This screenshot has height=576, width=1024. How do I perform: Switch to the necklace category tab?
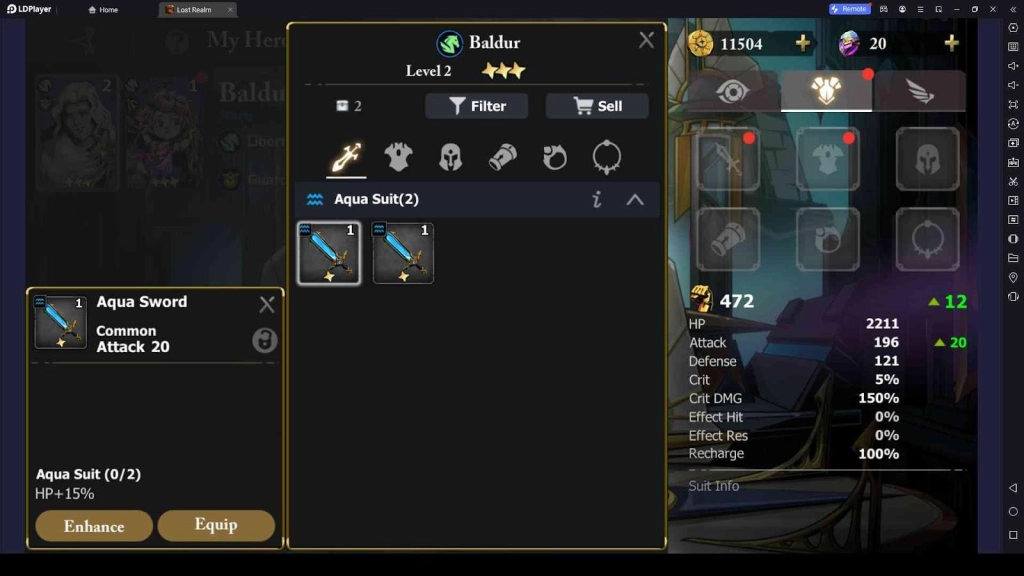606,157
